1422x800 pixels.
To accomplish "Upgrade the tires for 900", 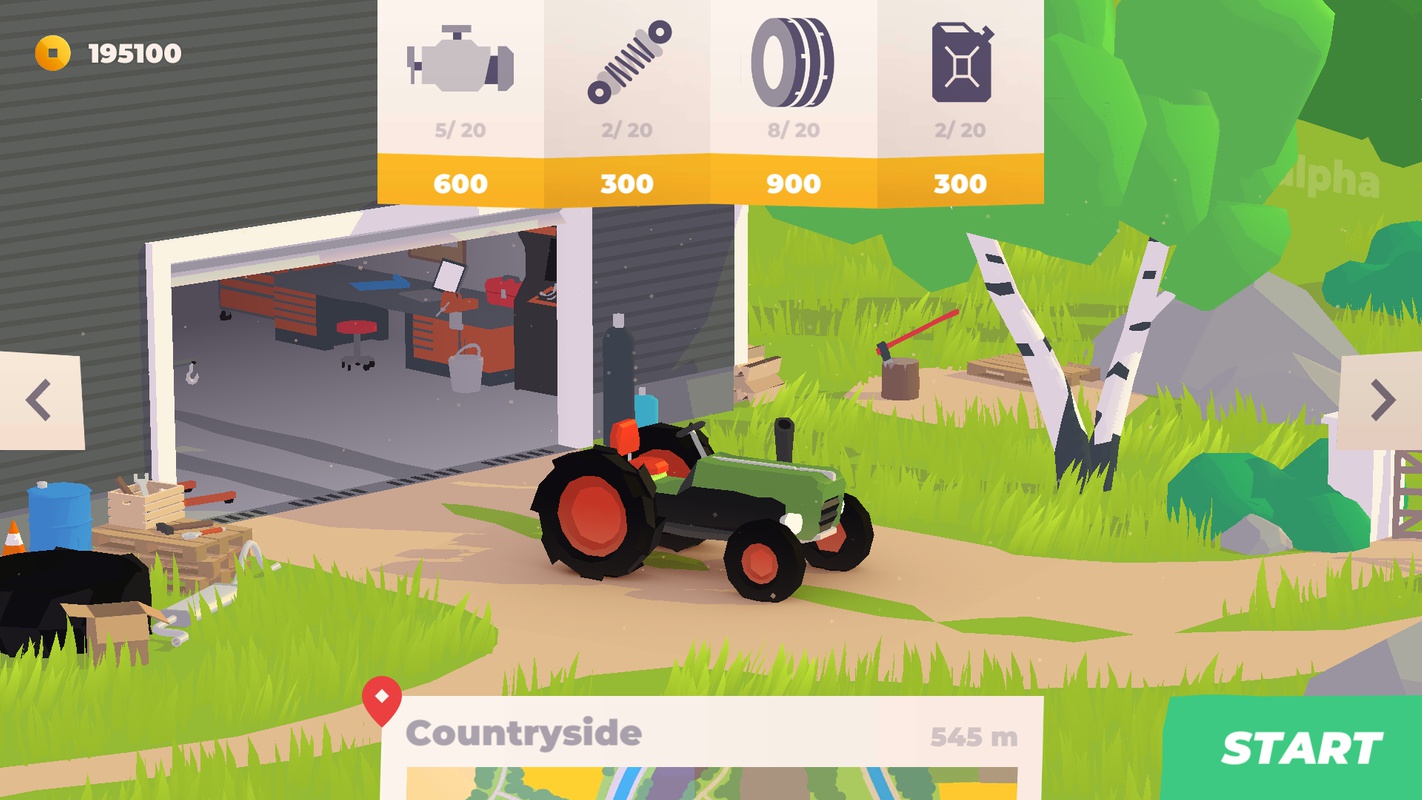I will (794, 182).
